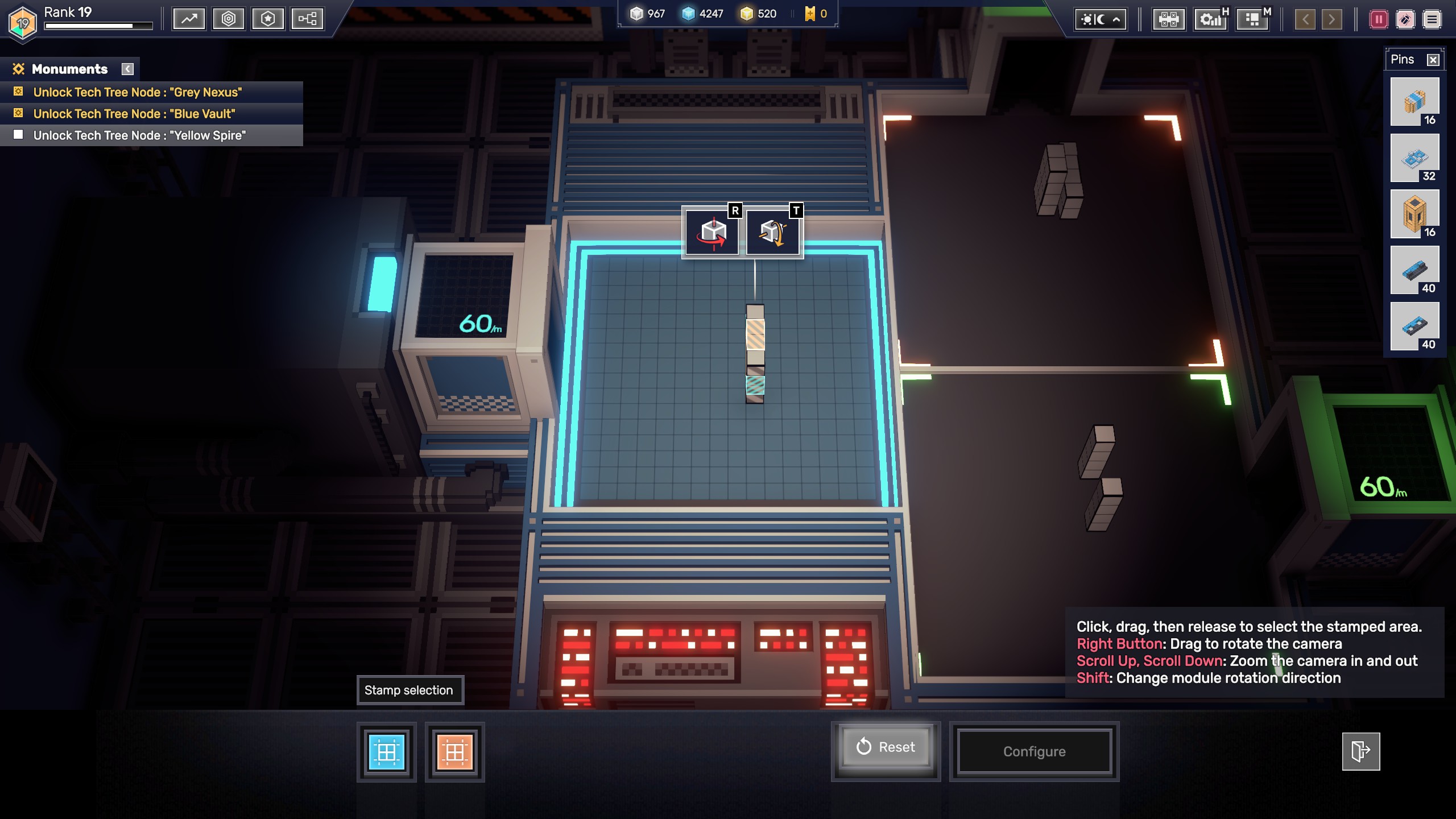Choose the blue stamp selection tool

point(387,752)
